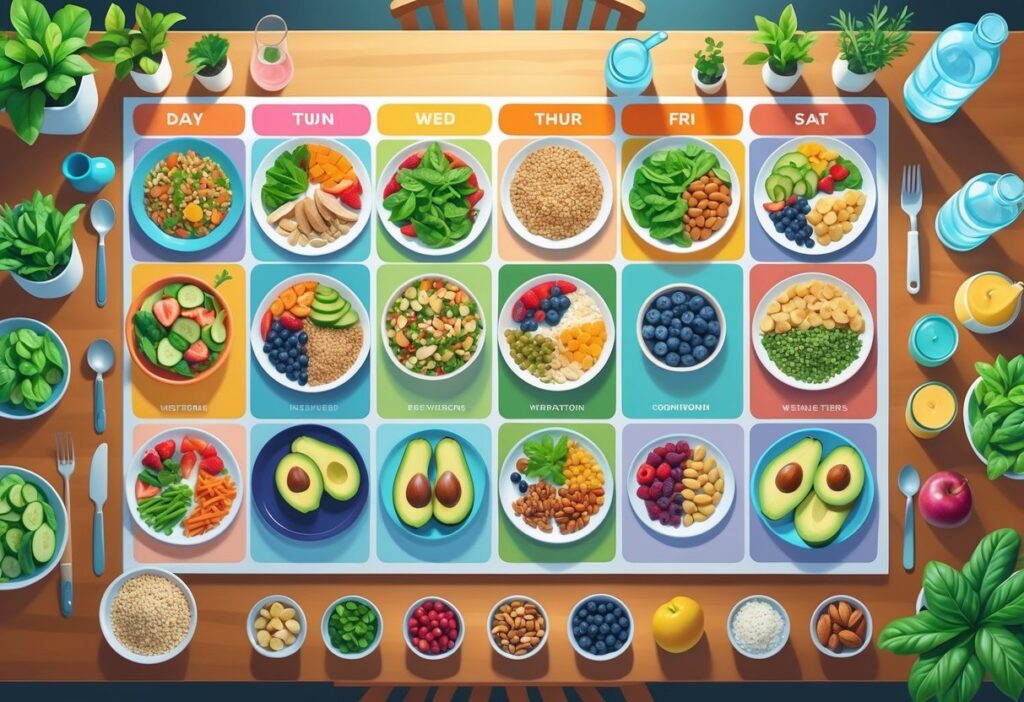Image resolution: width=1024 pixels, height=702 pixels.
Task: Choose the avocado on the dark navy plate
Action: pyautogui.click(x=309, y=483)
